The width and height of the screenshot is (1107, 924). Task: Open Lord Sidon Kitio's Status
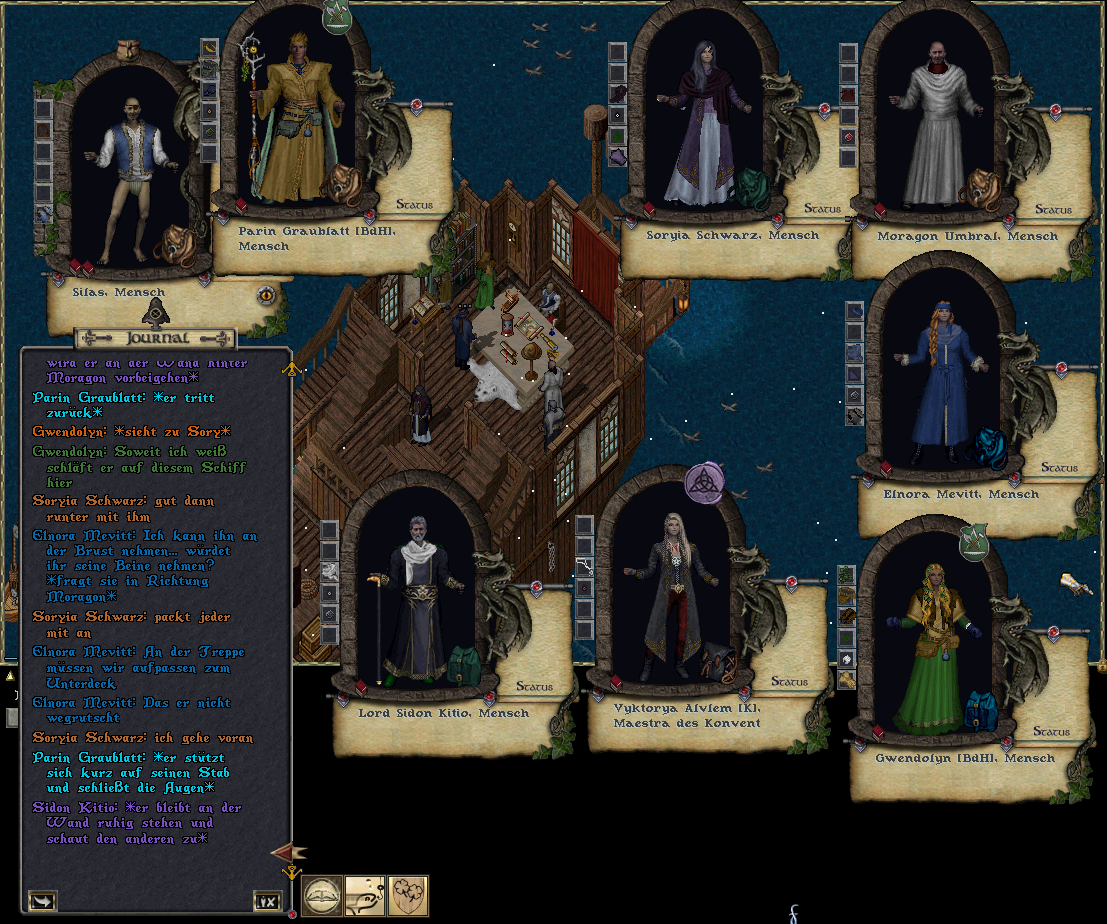534,687
